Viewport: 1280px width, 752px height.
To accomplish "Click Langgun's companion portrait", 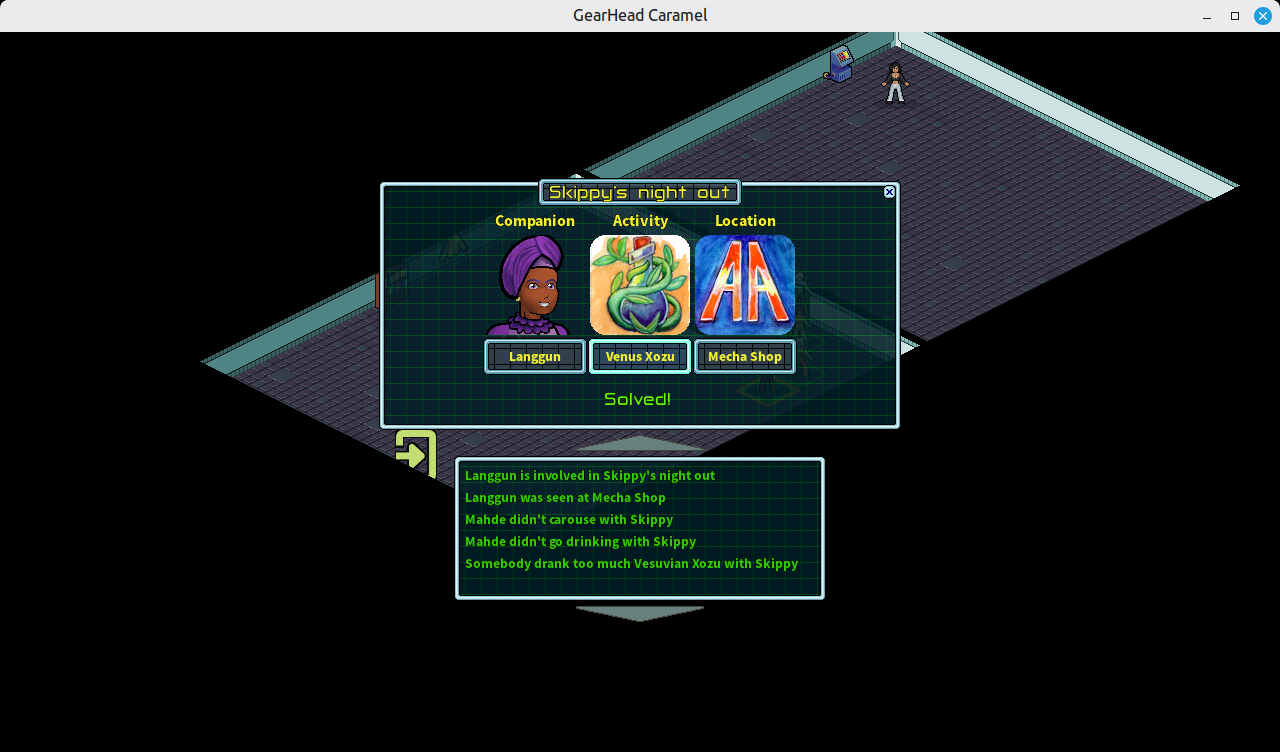I will pos(533,286).
